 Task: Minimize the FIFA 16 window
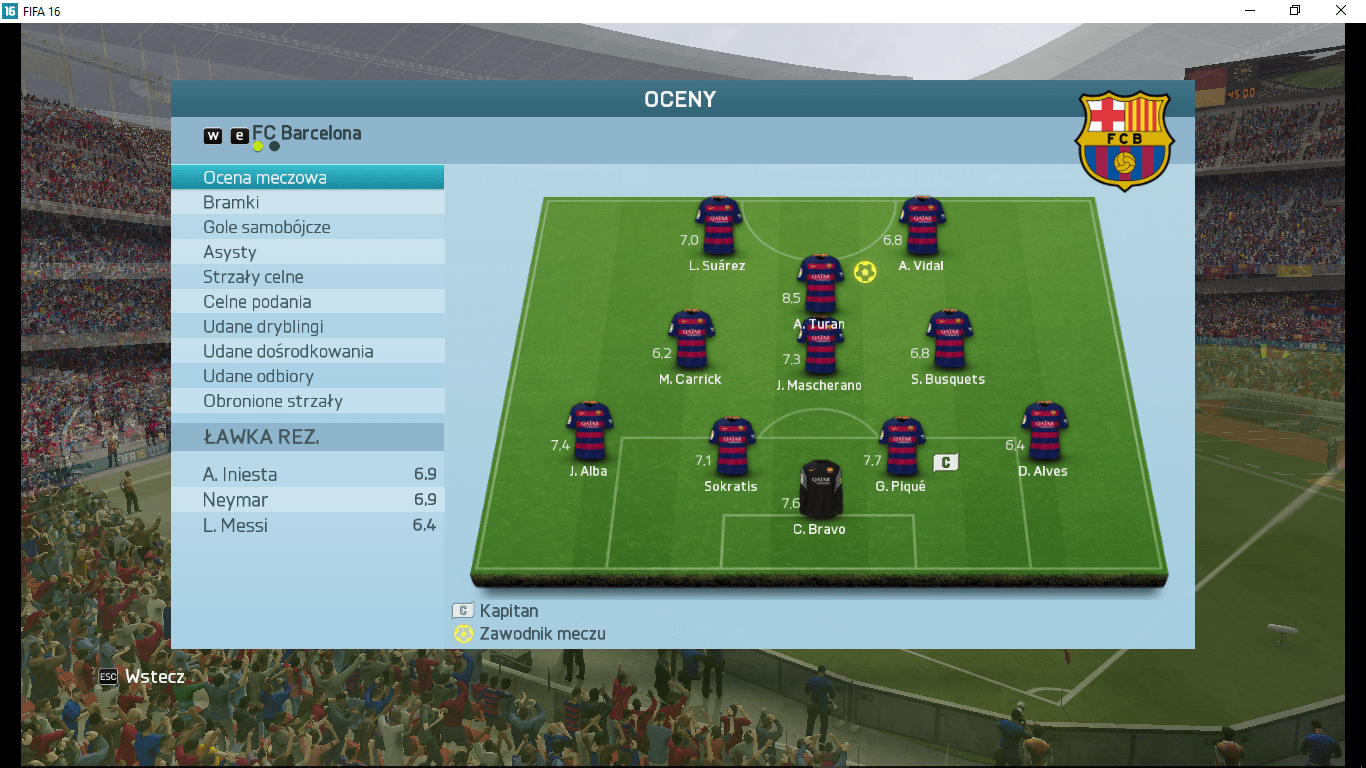pos(1249,11)
